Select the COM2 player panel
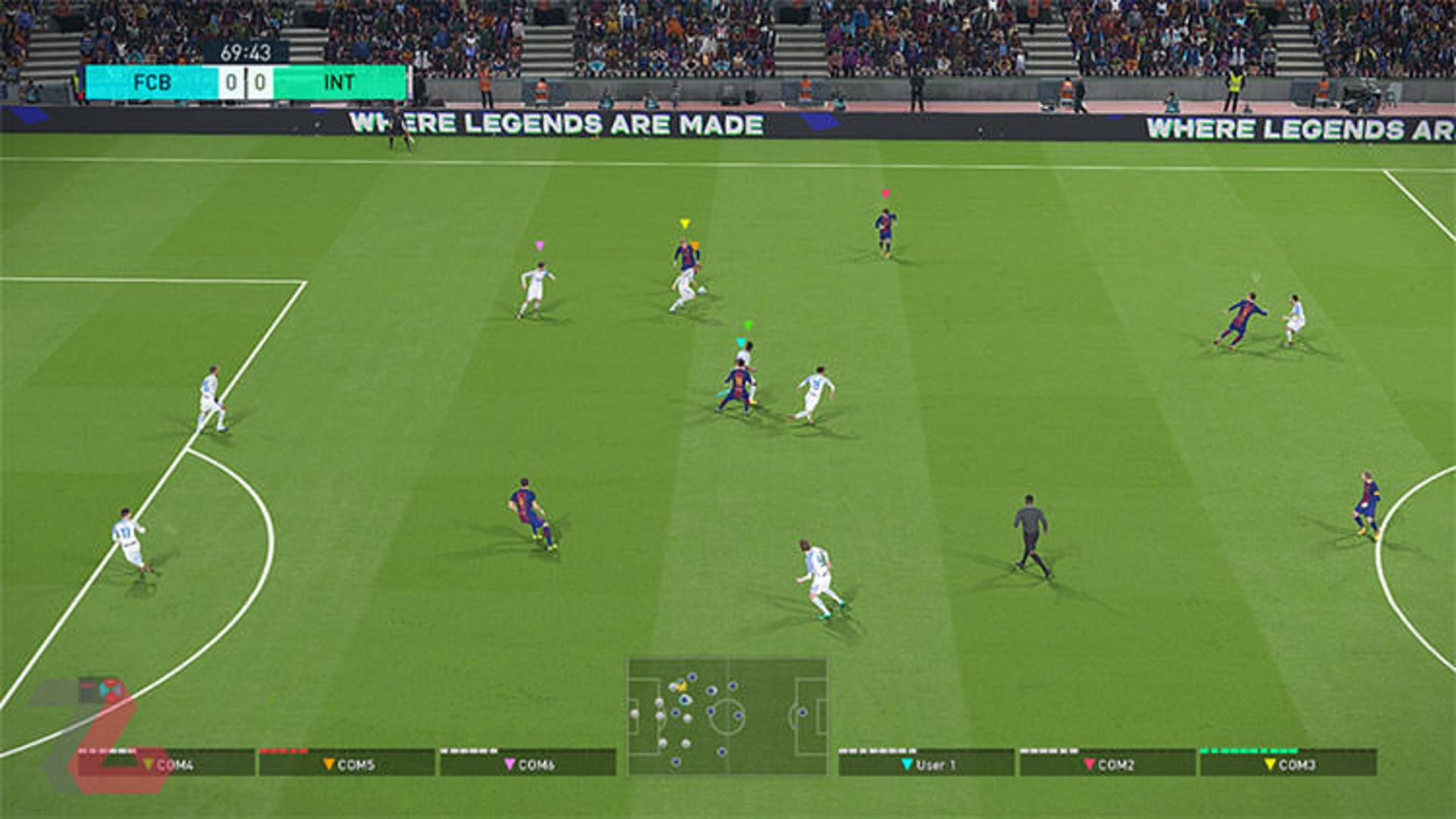This screenshot has height=819, width=1456. [x=1107, y=763]
